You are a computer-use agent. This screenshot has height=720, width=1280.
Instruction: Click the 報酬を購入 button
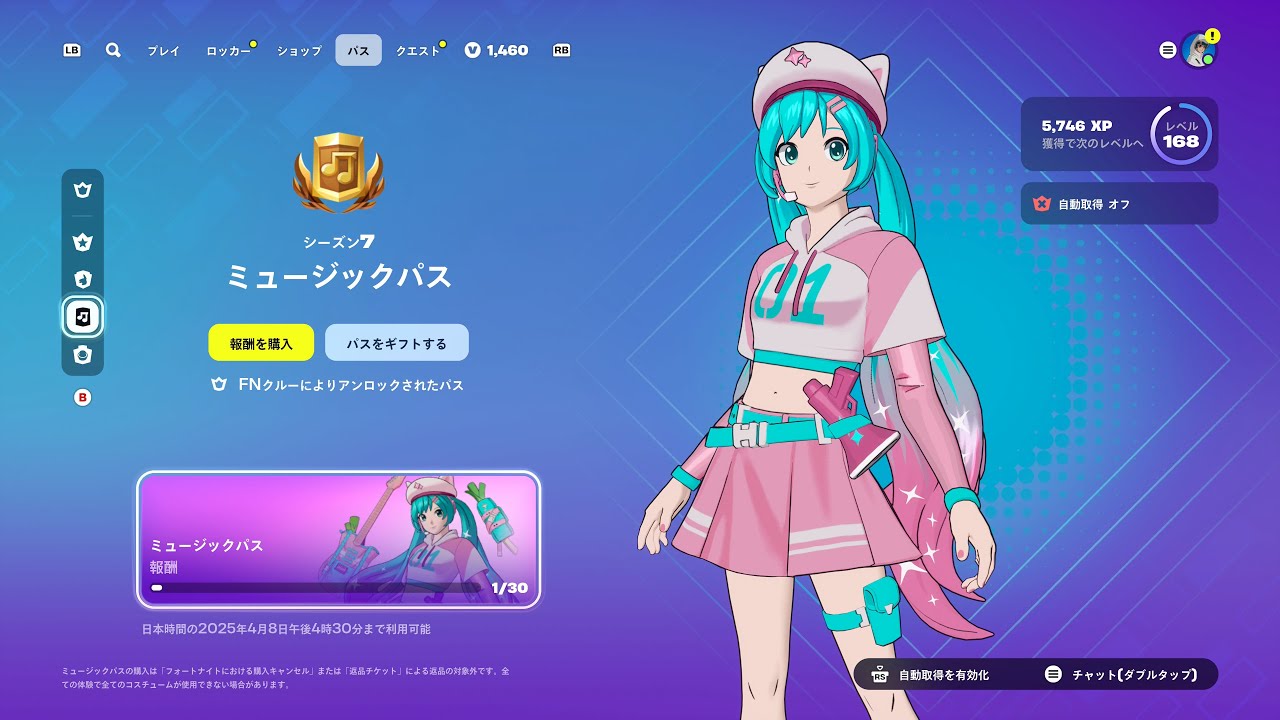(x=261, y=342)
